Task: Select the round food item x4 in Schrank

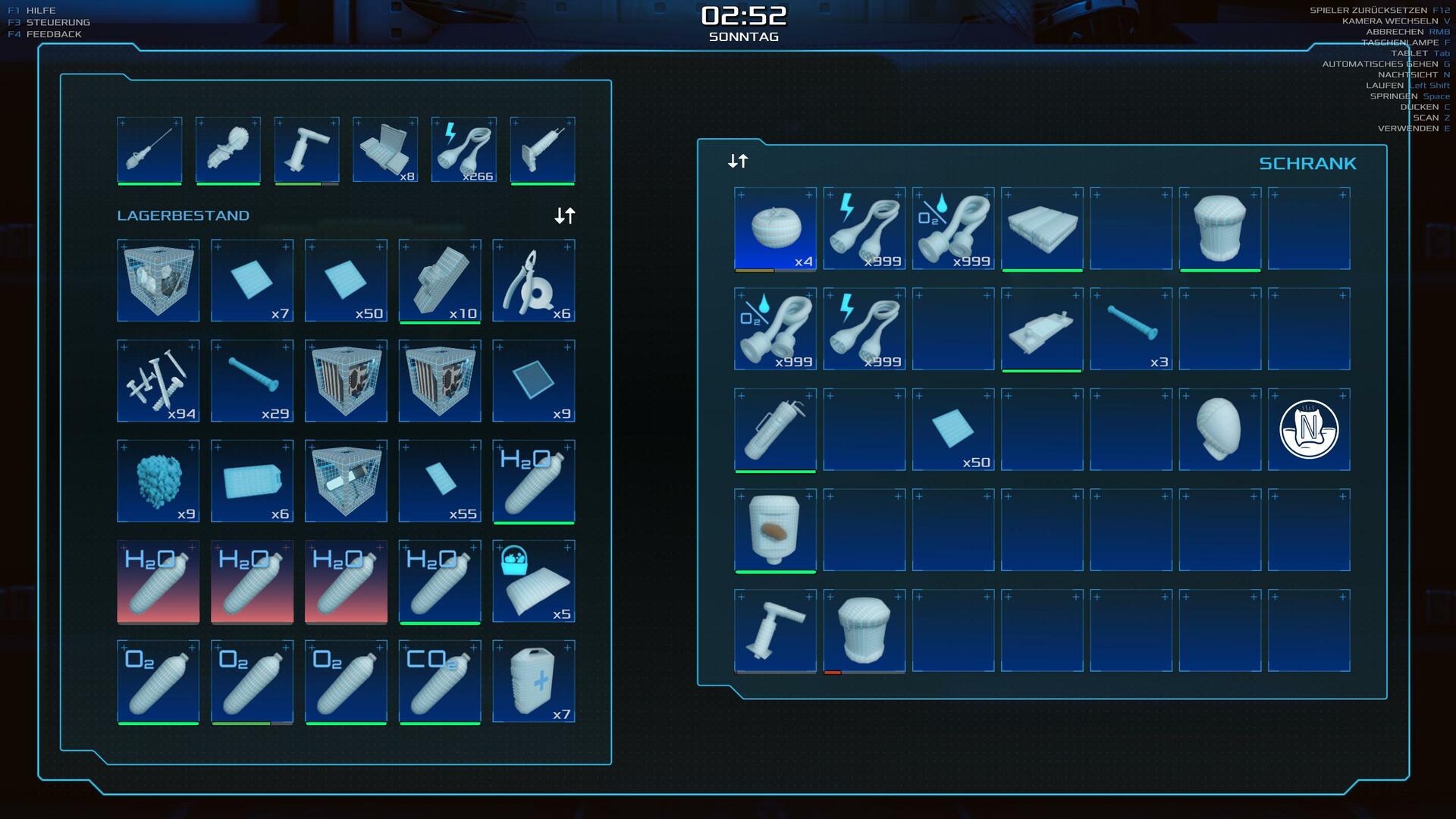Action: pos(775,229)
